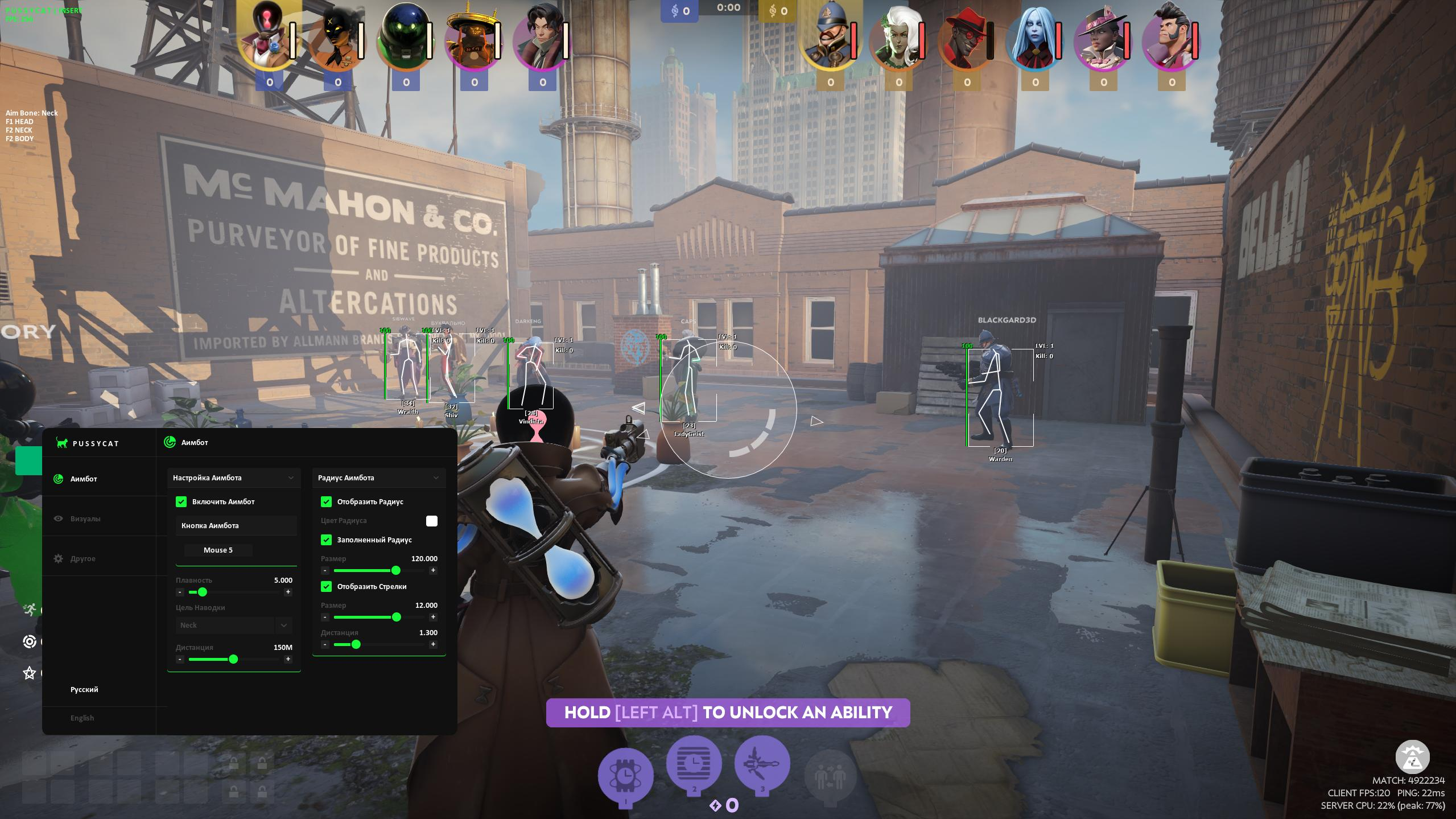
Task: Open the Neck target dropdown
Action: pos(234,625)
